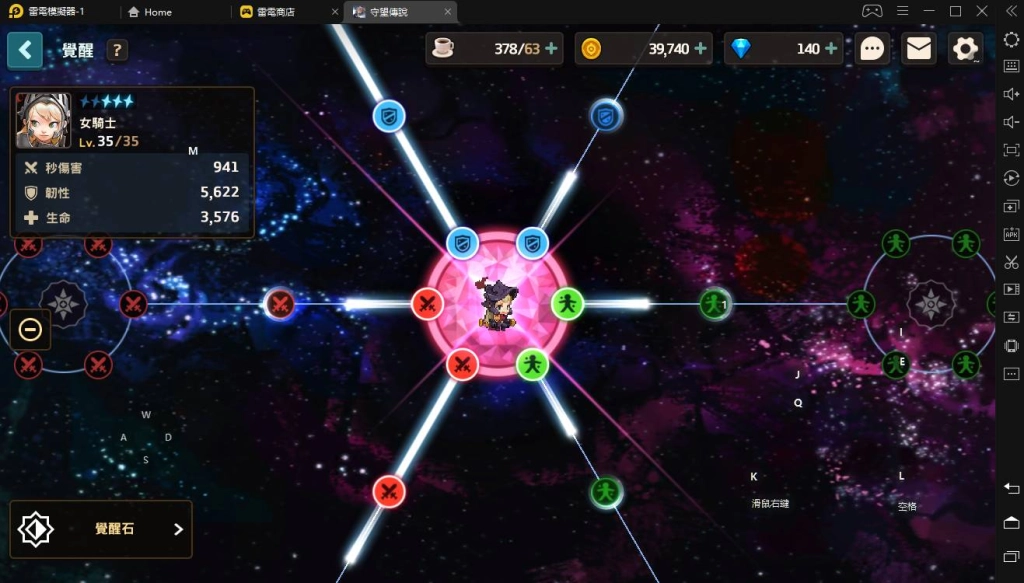Image resolution: width=1024 pixels, height=583 pixels.
Task: Open the 覺醒石 awakening stone panel
Action: [101, 529]
